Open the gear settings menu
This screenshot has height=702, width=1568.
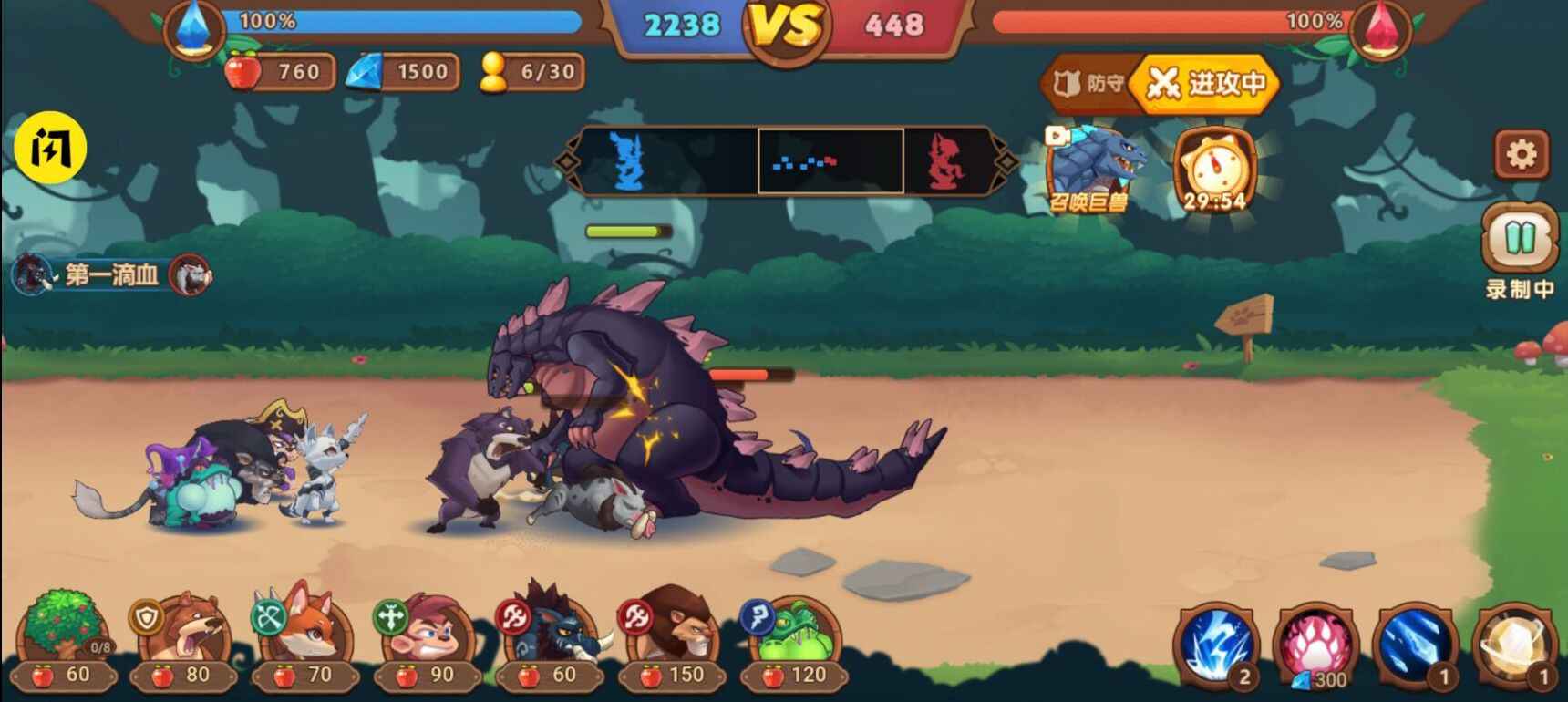[1521, 154]
